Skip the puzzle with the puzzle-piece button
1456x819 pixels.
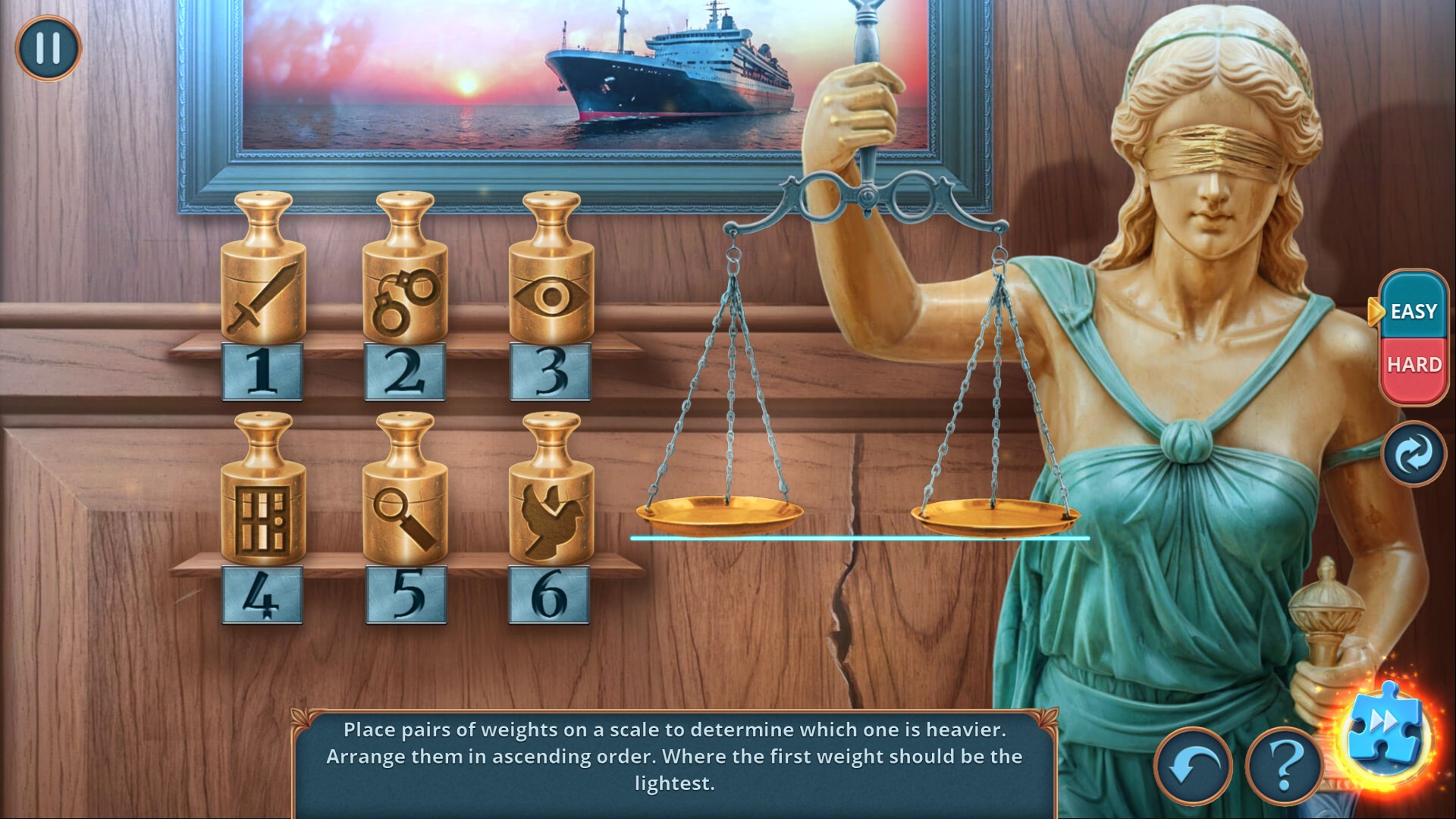click(x=1385, y=733)
